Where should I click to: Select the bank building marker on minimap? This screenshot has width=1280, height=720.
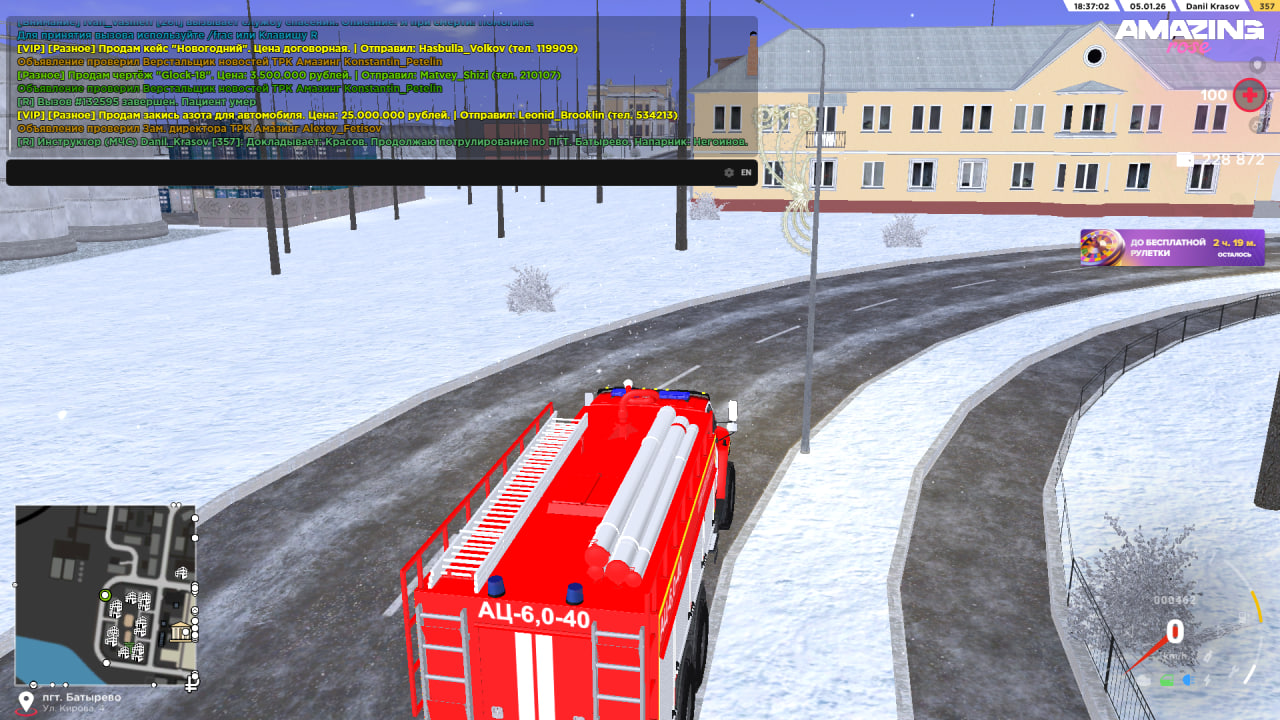click(x=181, y=631)
